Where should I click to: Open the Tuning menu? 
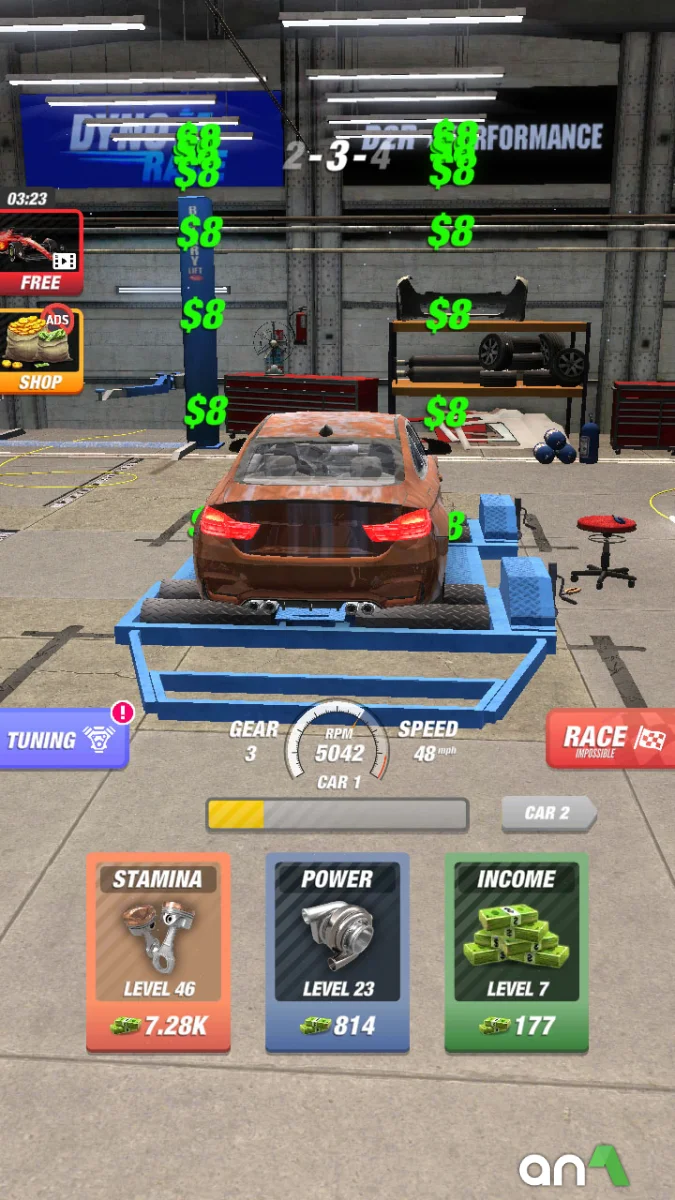pyautogui.click(x=62, y=740)
